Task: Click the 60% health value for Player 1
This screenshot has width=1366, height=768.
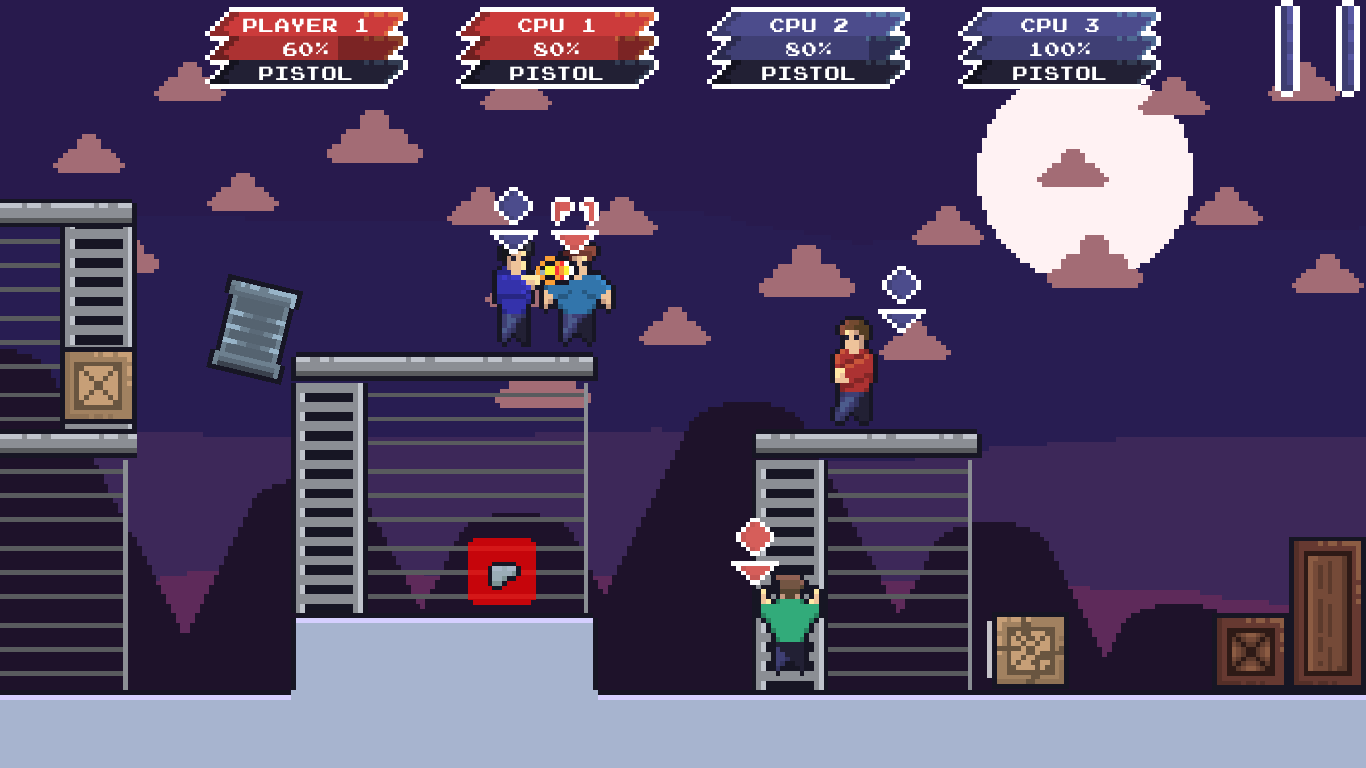Action: click(x=305, y=47)
